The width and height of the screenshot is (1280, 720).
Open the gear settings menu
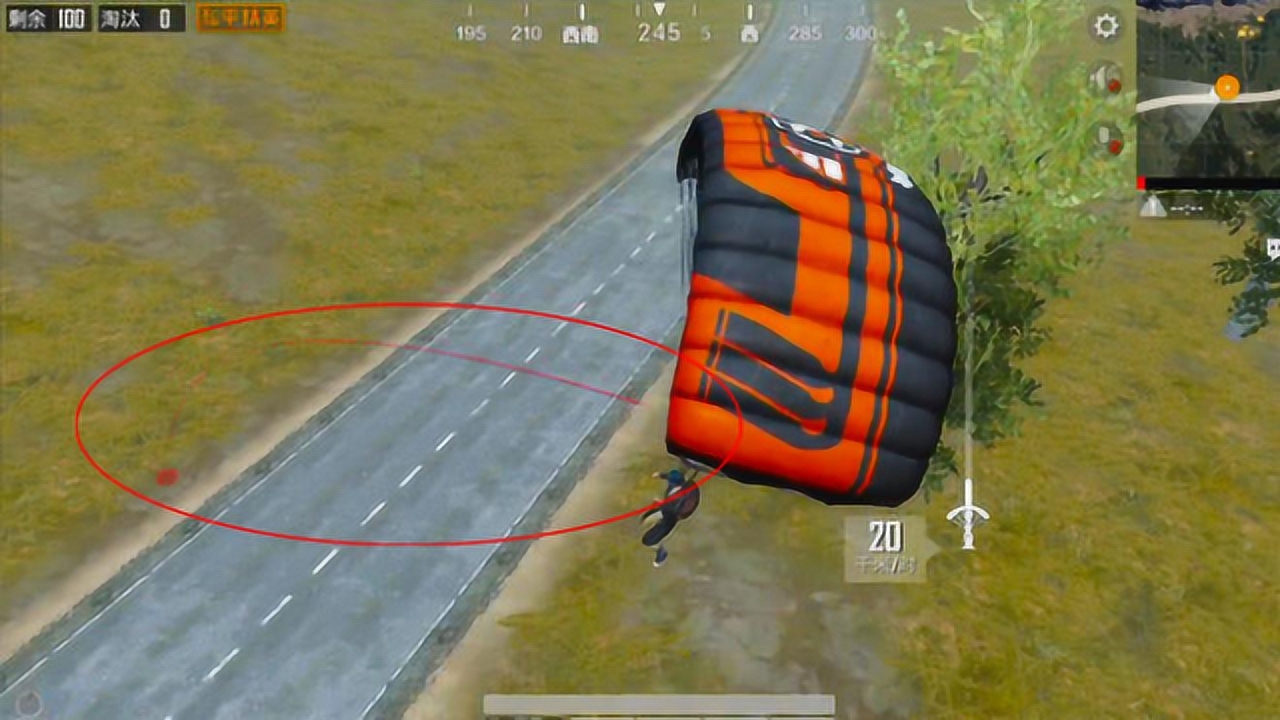coord(1106,25)
